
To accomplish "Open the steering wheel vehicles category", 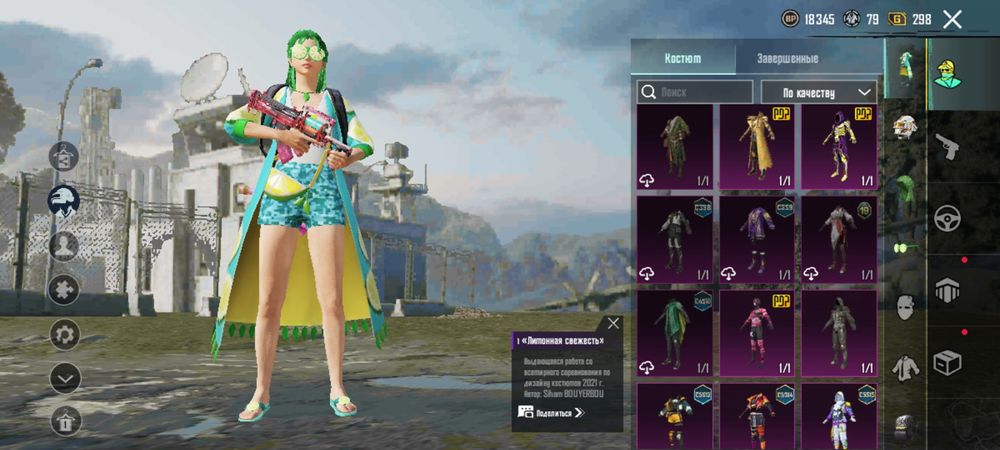I will tap(947, 218).
